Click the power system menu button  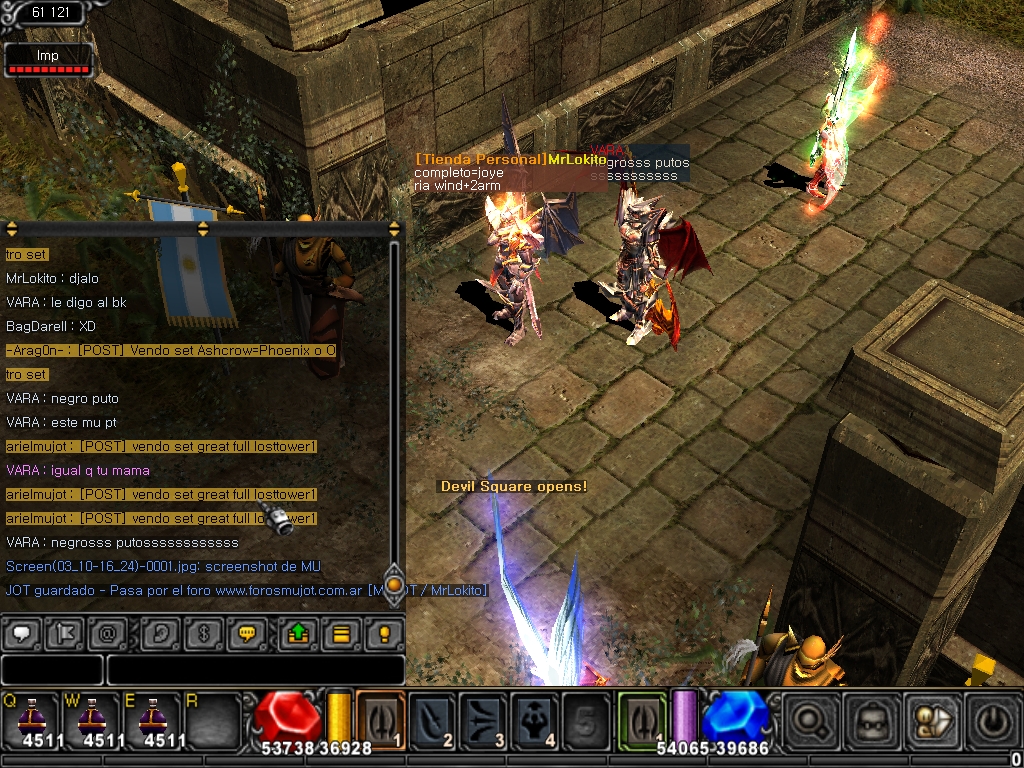[x=990, y=718]
